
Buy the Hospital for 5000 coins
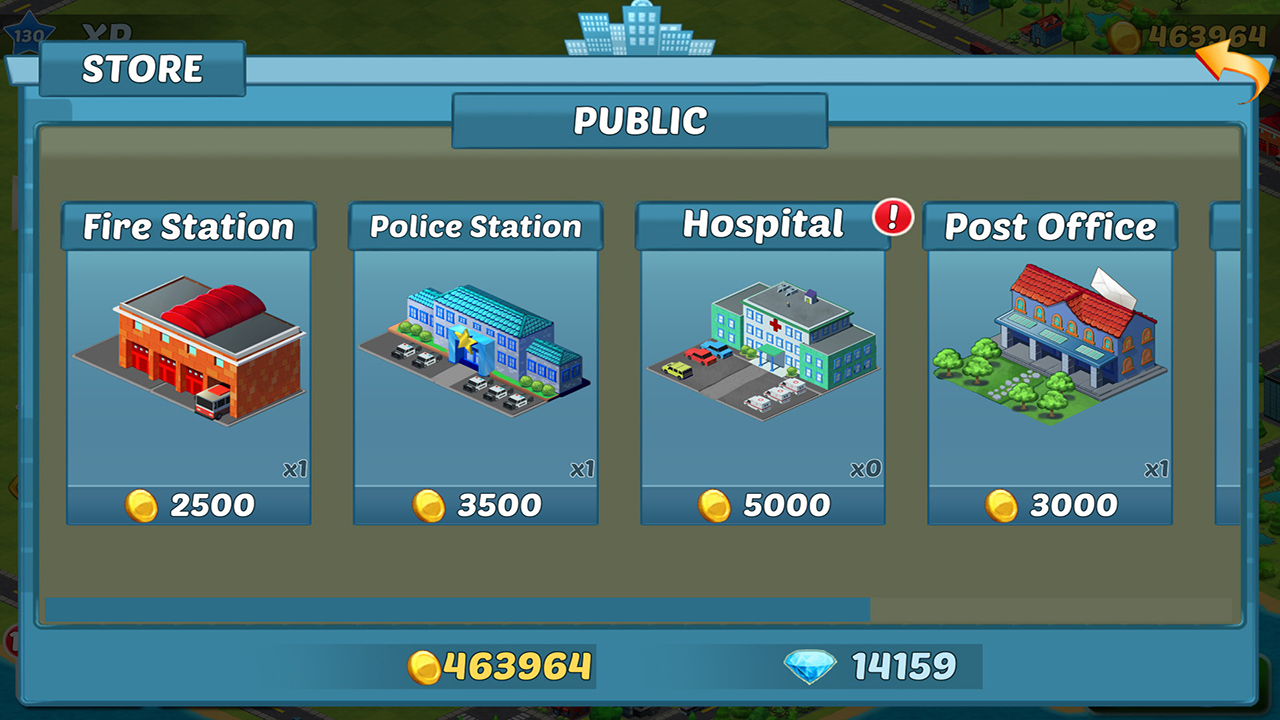(x=762, y=505)
